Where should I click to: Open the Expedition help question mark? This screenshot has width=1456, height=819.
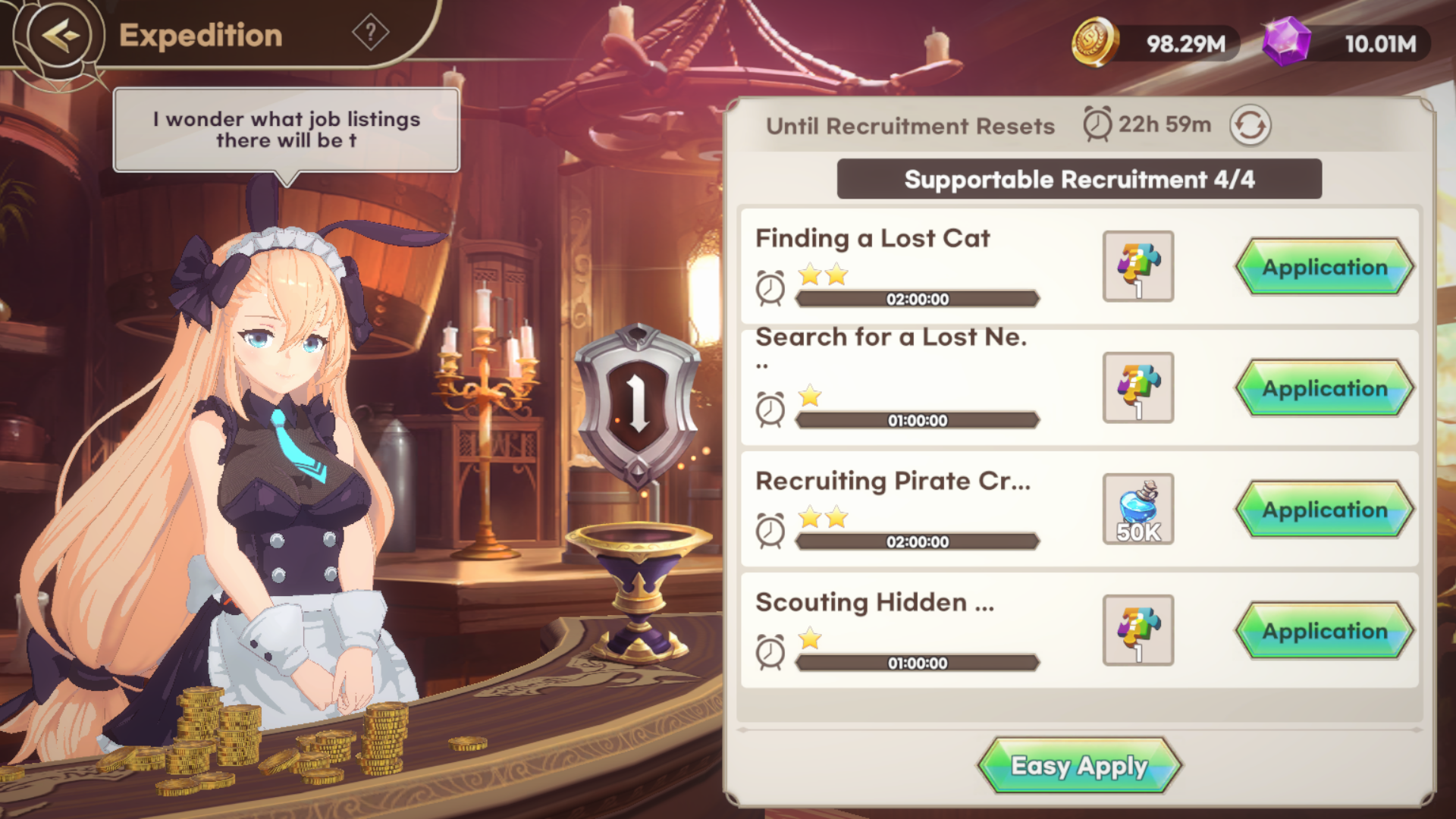pos(370,33)
